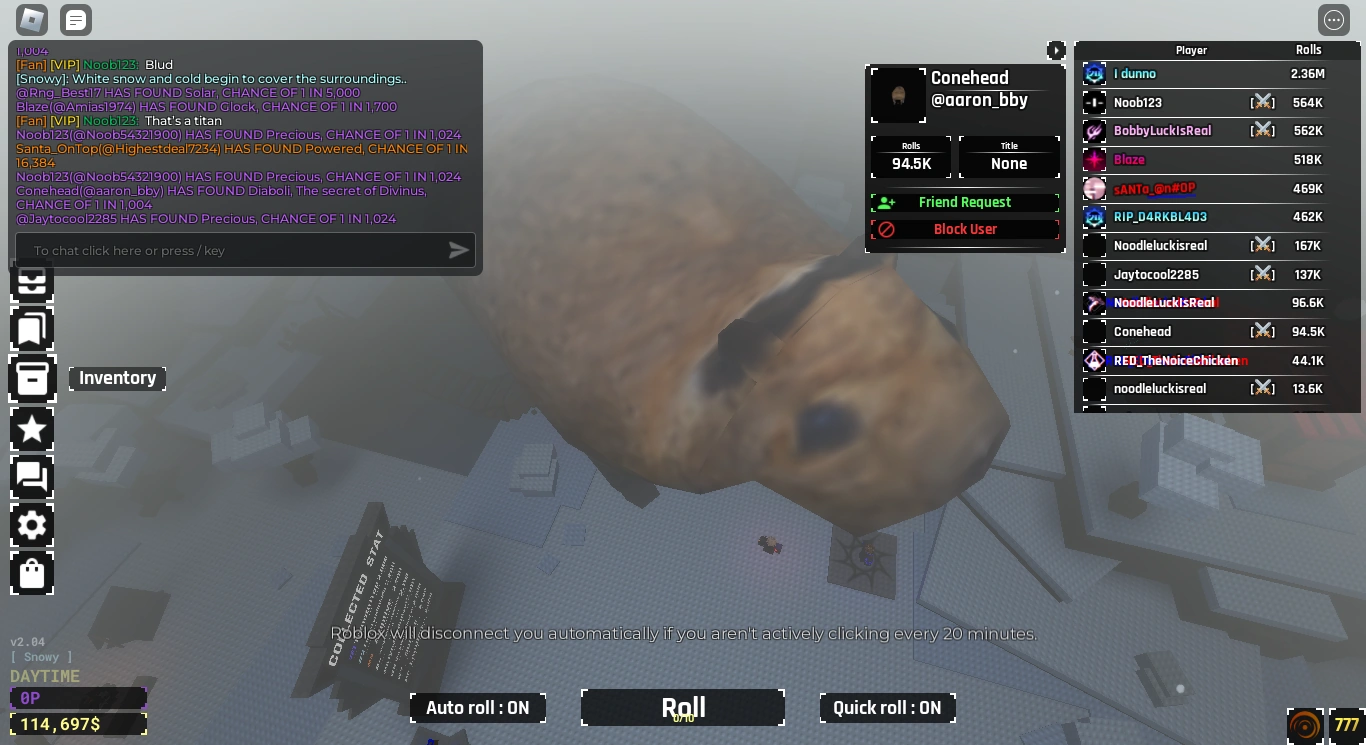The height and width of the screenshot is (745, 1366).
Task: Select the star icon in the sidebar
Action: (x=31, y=428)
